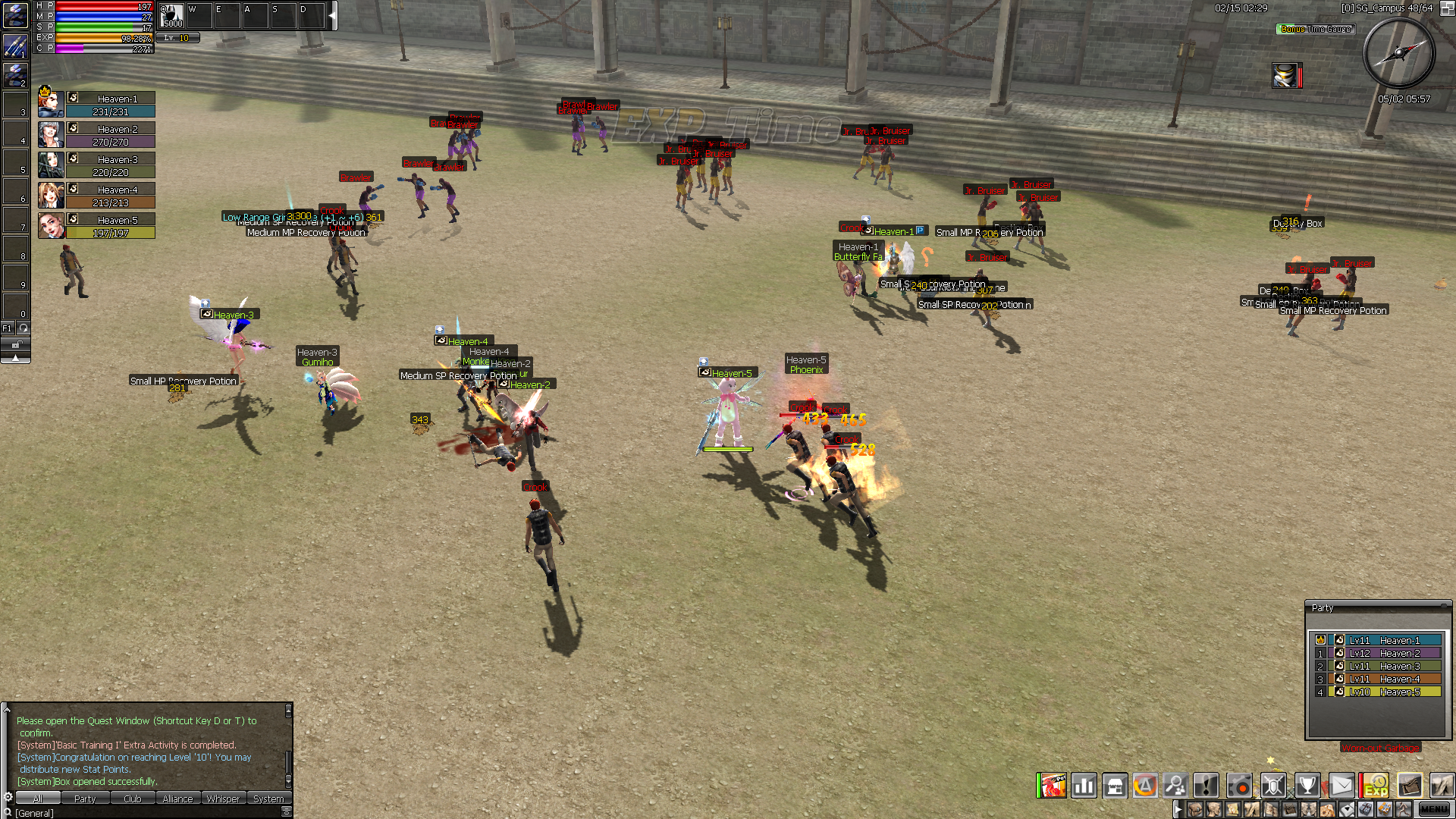Open the inventory bag icon
The width and height of the screenshot is (1456, 819).
1410,786
